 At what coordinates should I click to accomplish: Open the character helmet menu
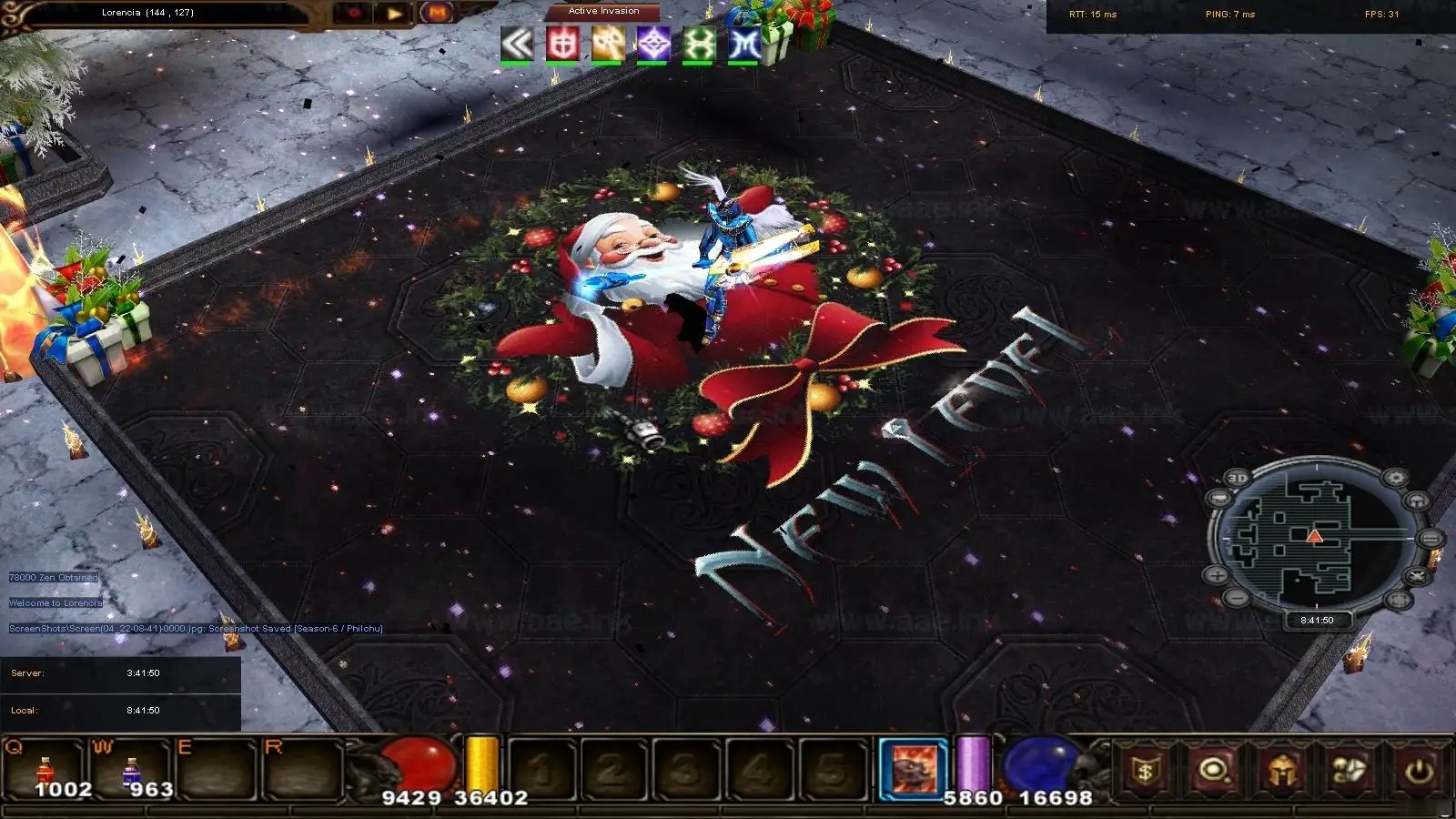1281,771
